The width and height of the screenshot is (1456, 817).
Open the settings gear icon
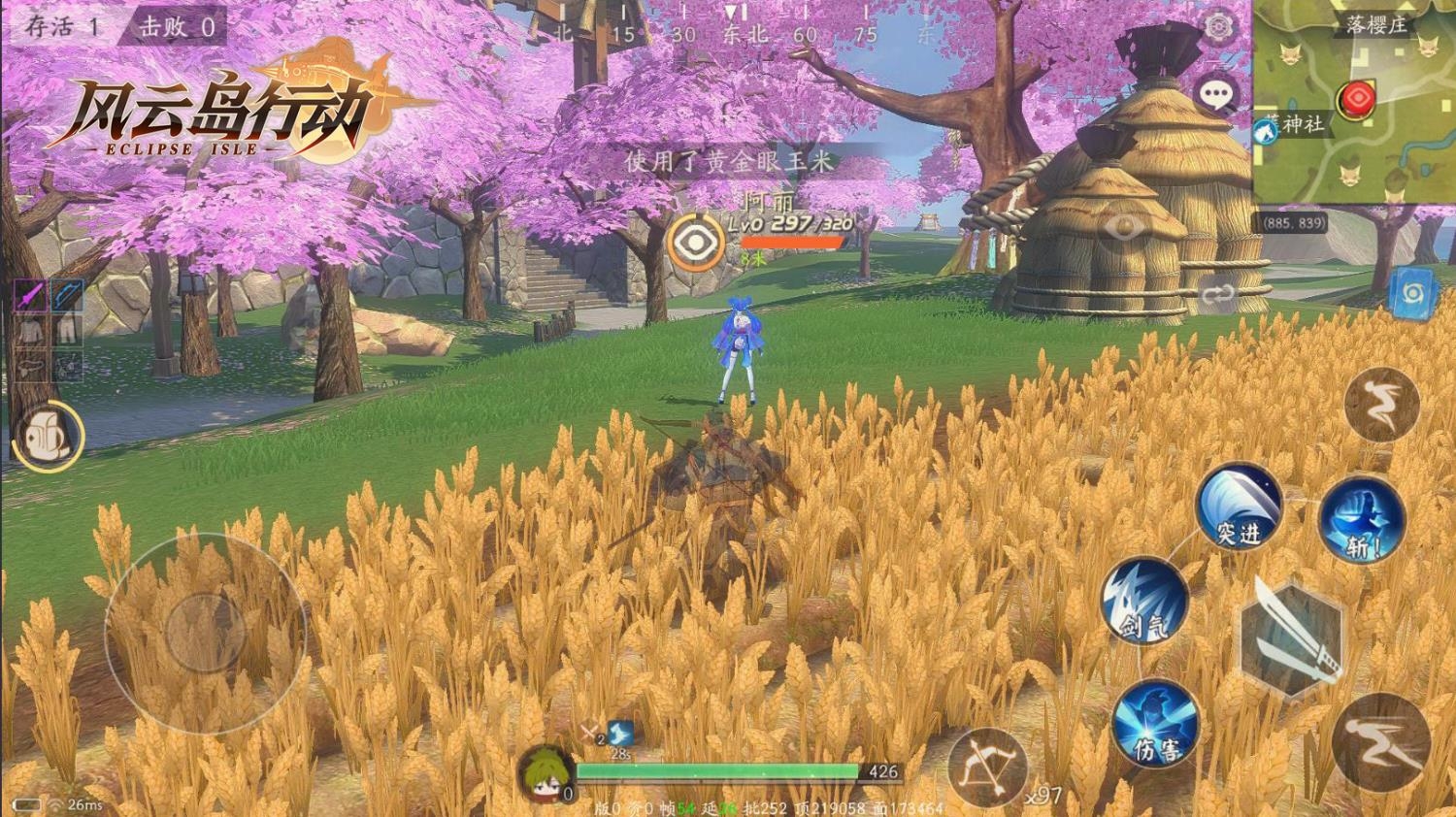1218,26
